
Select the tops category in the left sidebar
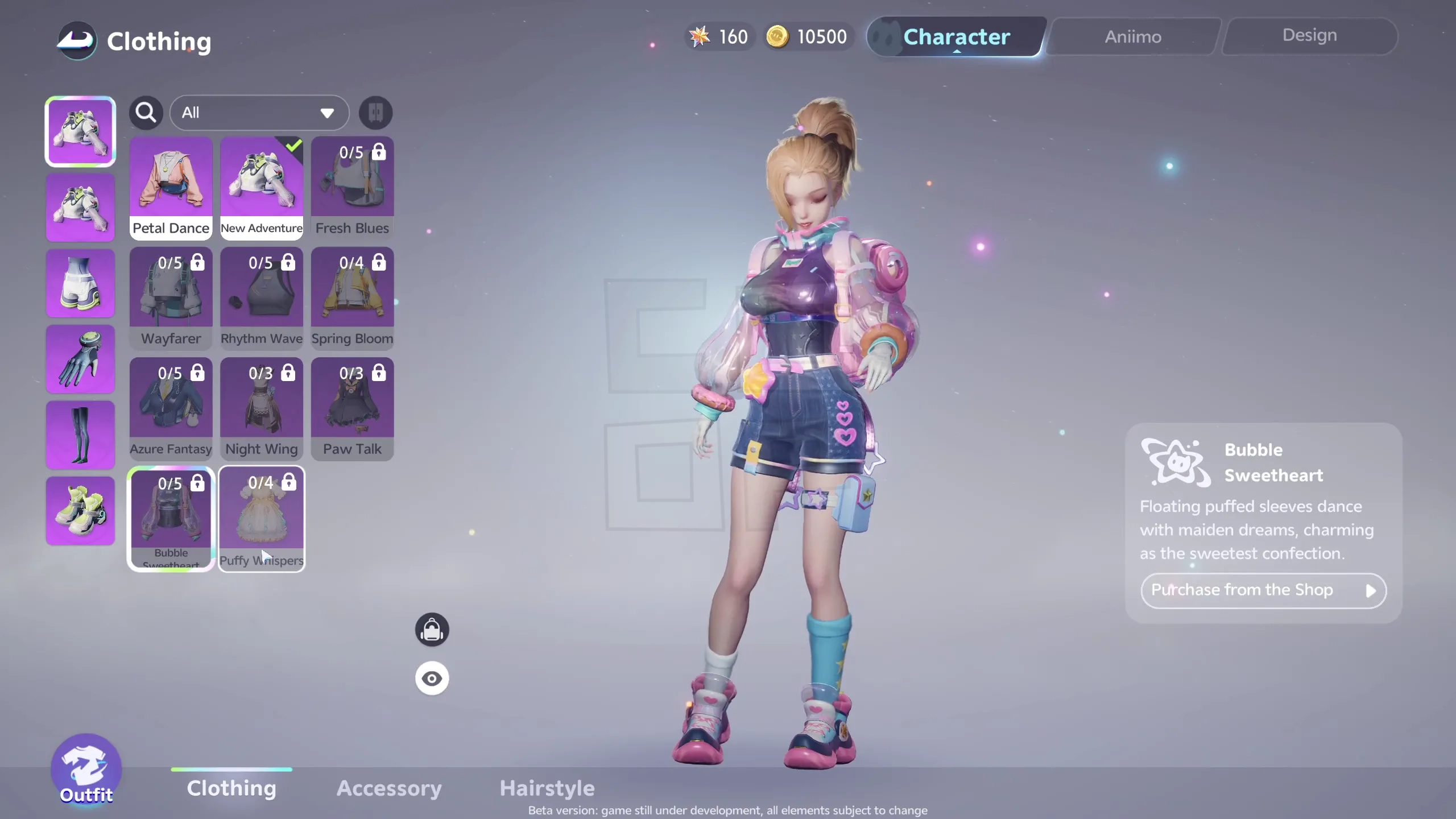coord(80,208)
